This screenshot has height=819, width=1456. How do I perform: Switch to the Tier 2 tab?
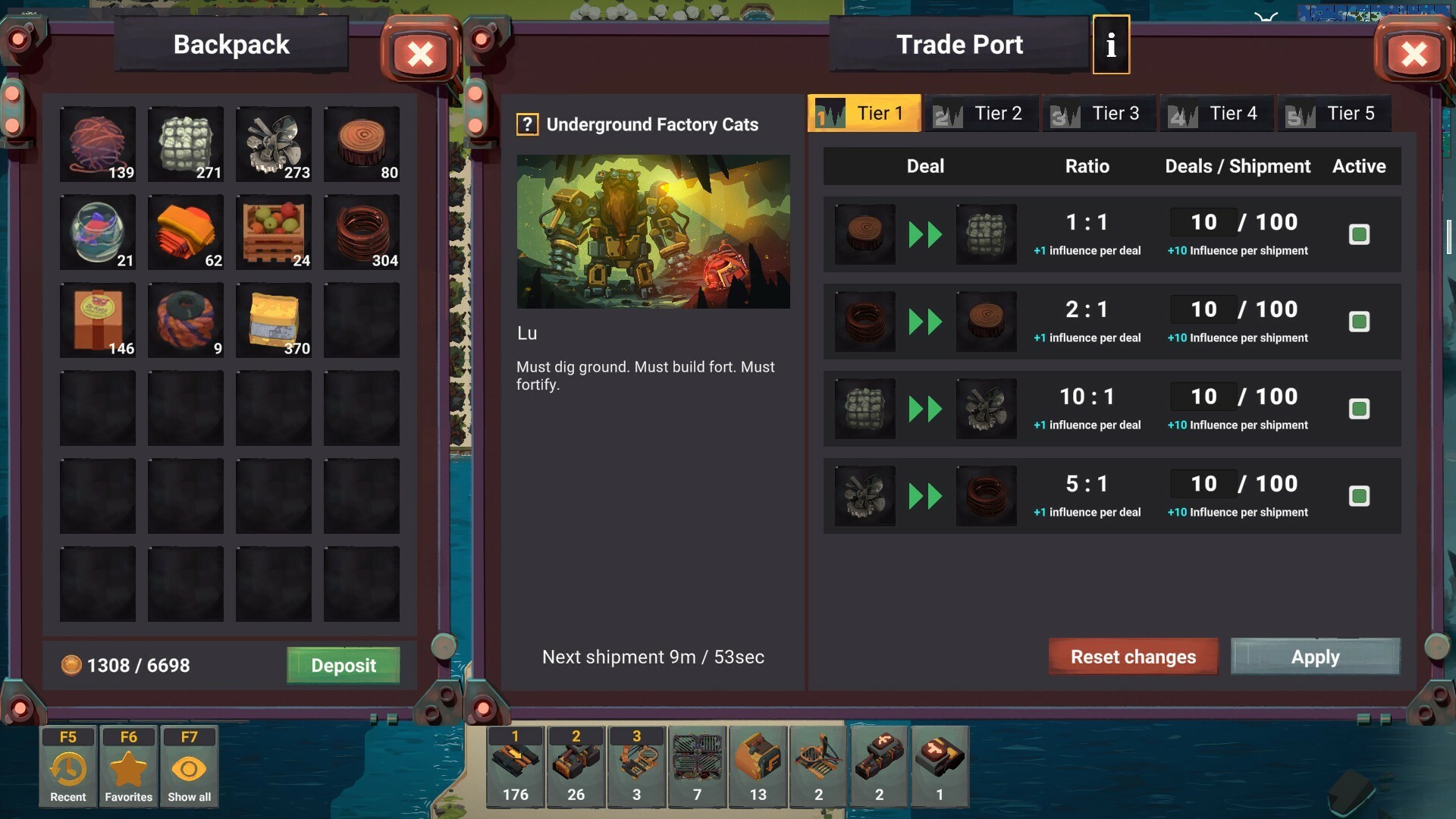tap(982, 113)
